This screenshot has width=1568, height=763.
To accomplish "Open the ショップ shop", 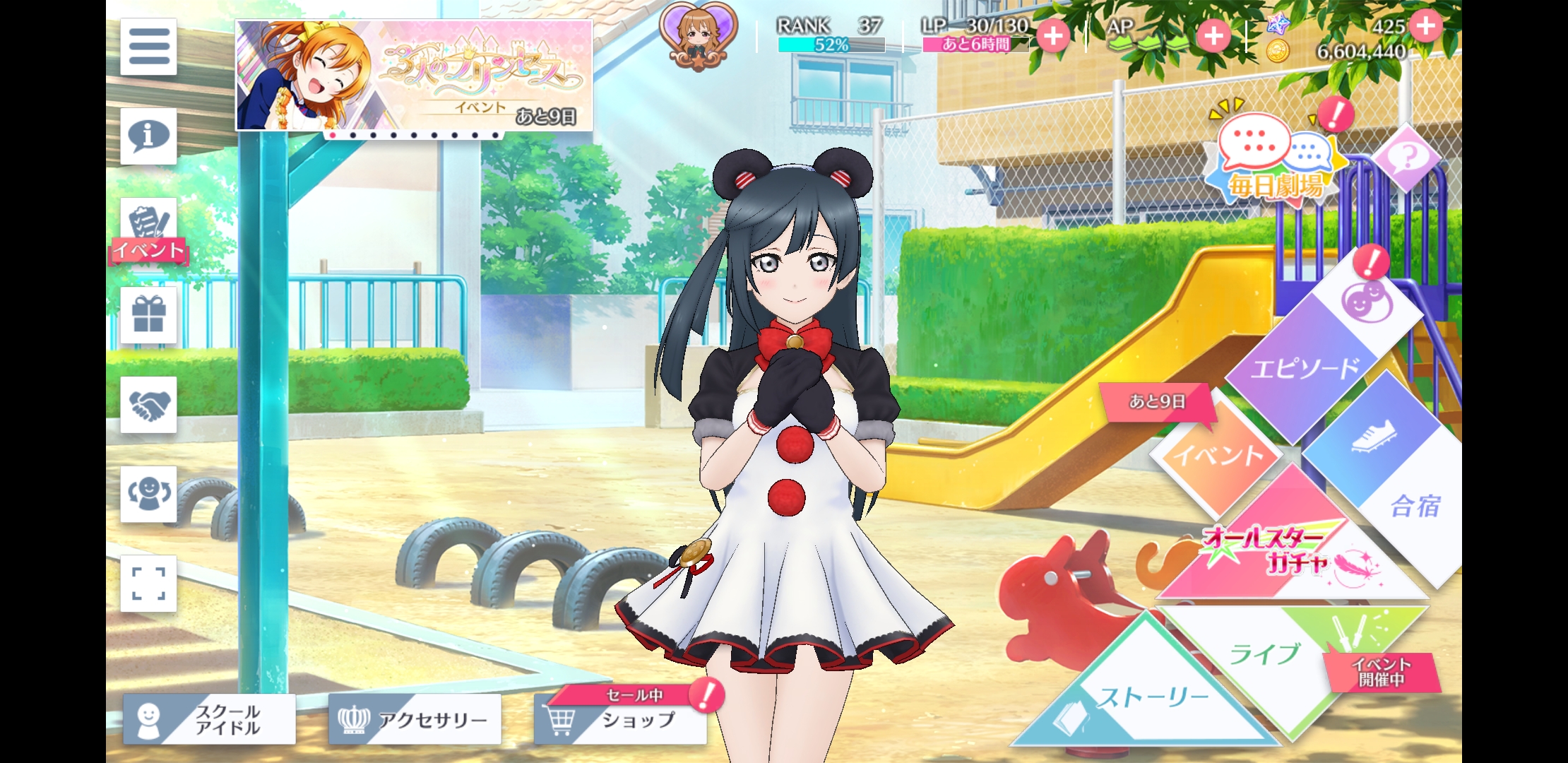I will [622, 721].
